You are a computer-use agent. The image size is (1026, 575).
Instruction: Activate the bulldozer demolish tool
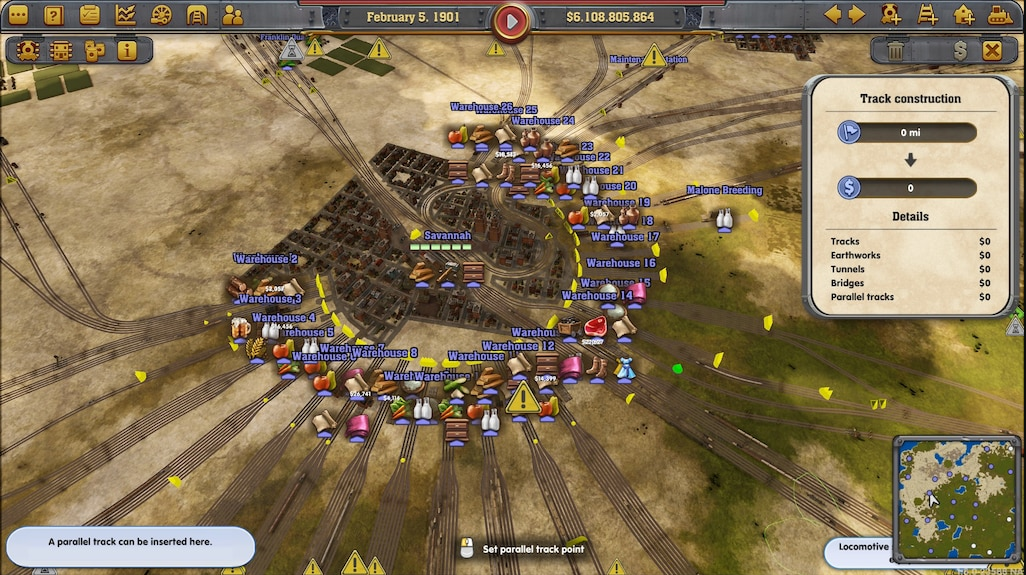click(999, 15)
